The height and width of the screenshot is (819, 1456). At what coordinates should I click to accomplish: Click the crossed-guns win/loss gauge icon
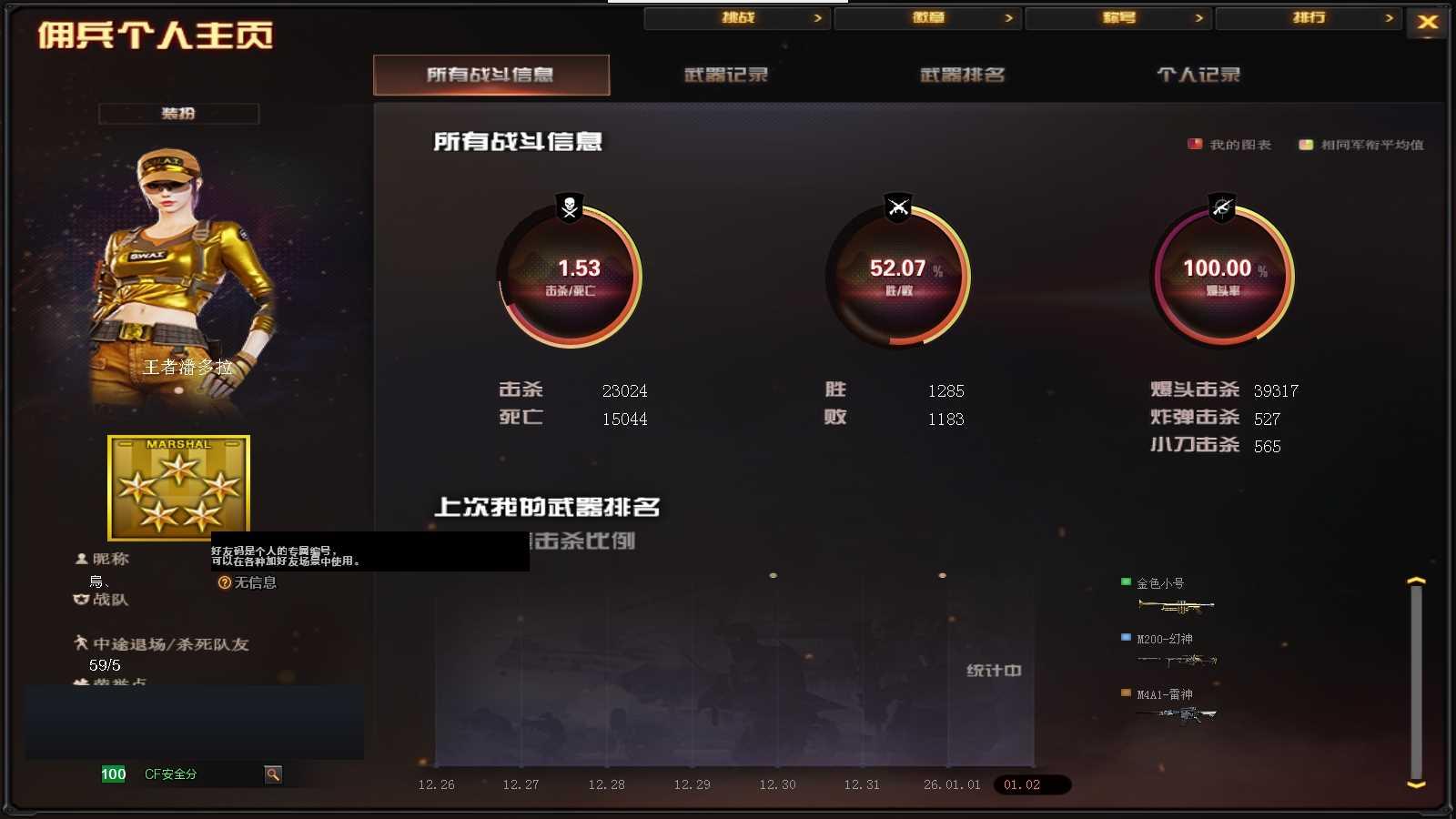click(x=896, y=207)
